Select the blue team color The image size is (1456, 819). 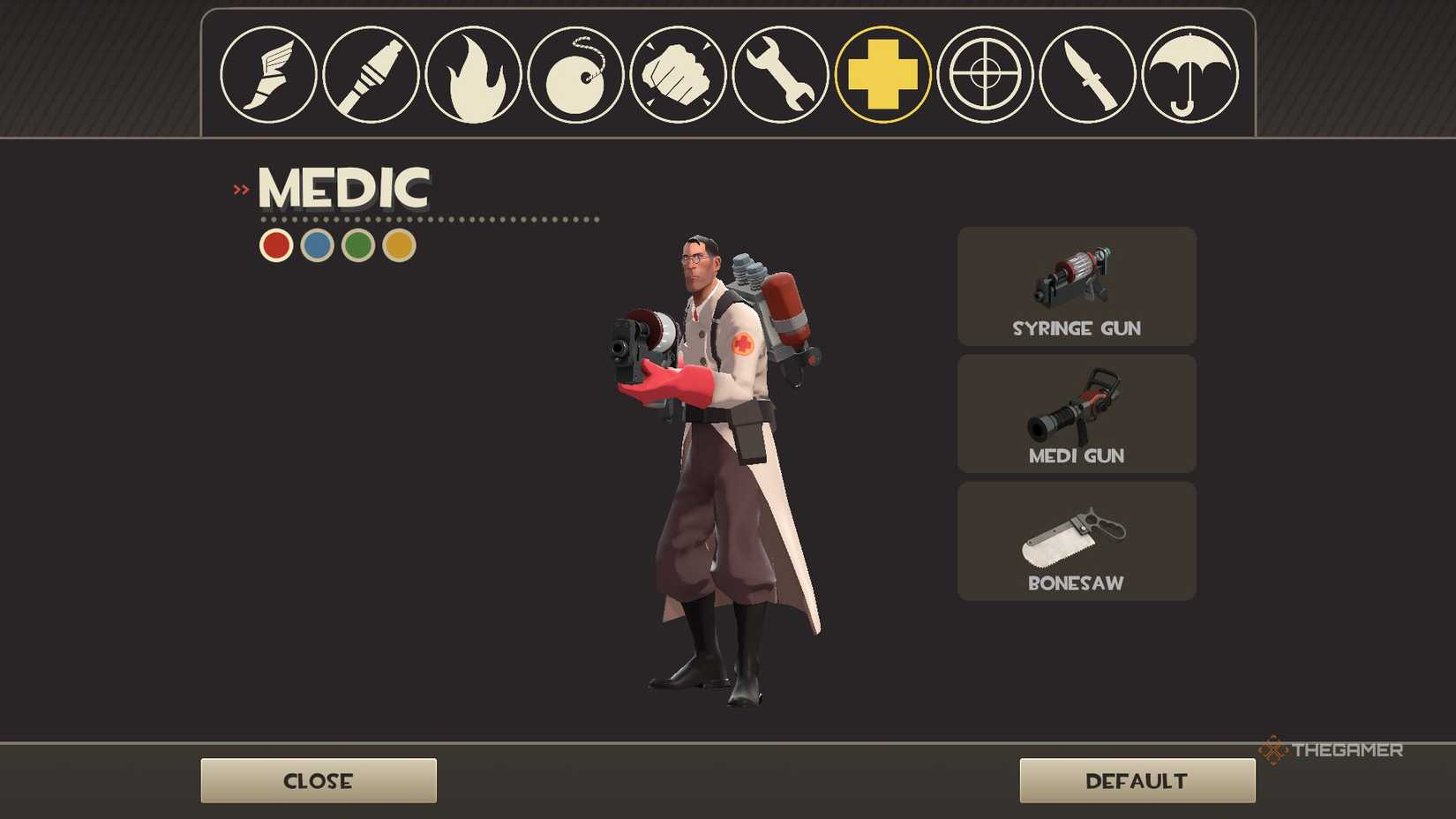[315, 244]
